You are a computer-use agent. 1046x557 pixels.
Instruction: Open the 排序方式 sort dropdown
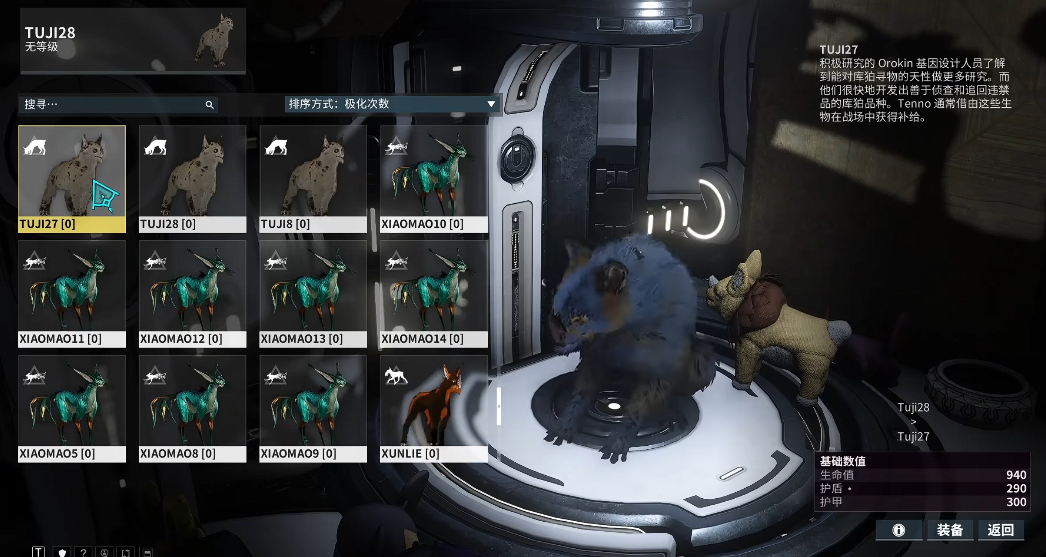coord(392,104)
